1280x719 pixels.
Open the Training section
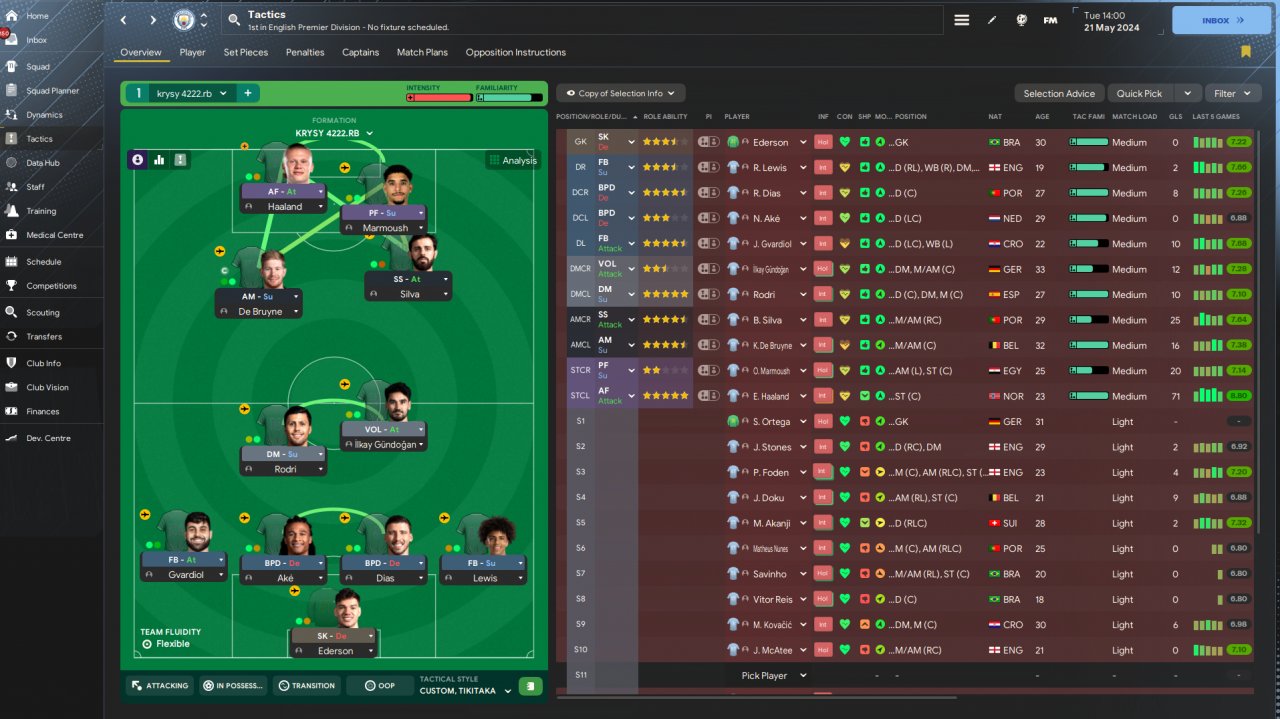click(x=41, y=211)
